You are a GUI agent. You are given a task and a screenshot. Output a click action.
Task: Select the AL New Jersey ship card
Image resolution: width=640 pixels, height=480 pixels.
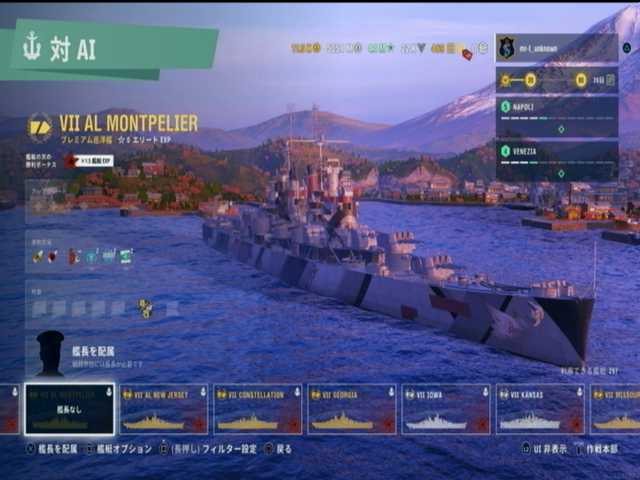tap(163, 409)
